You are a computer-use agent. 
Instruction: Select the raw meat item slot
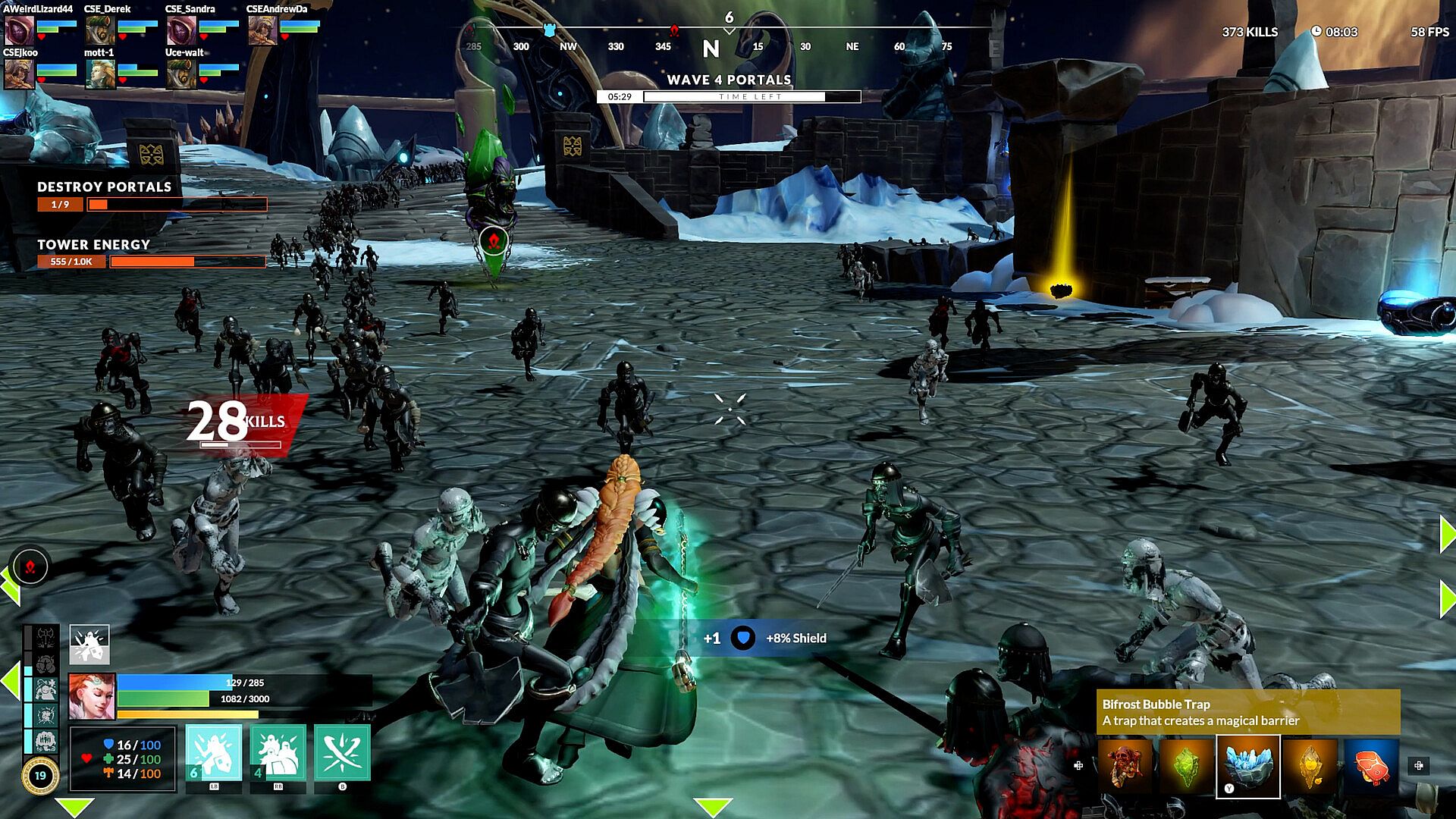pos(1372,764)
